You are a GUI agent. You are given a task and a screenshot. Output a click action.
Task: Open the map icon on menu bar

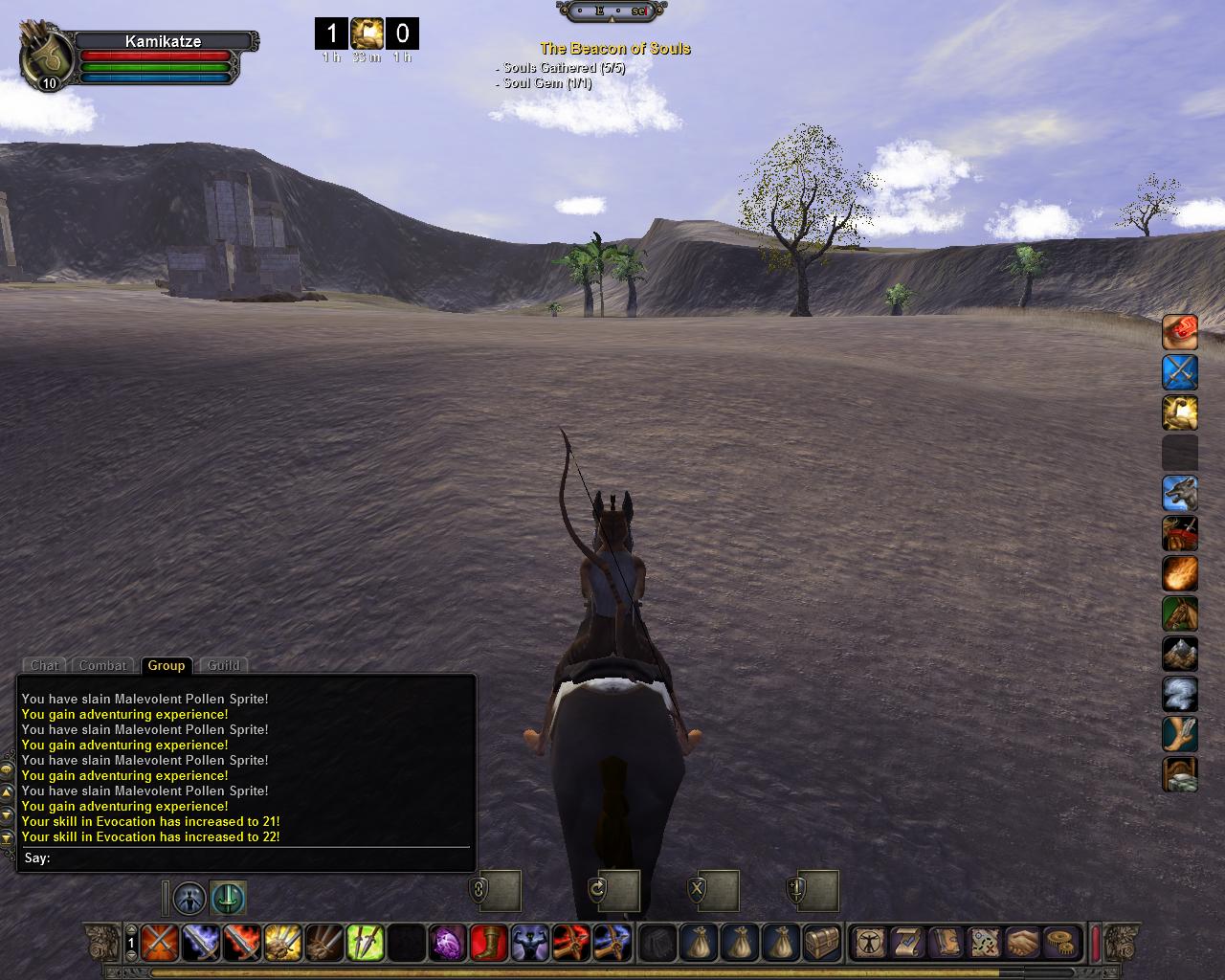tap(984, 943)
